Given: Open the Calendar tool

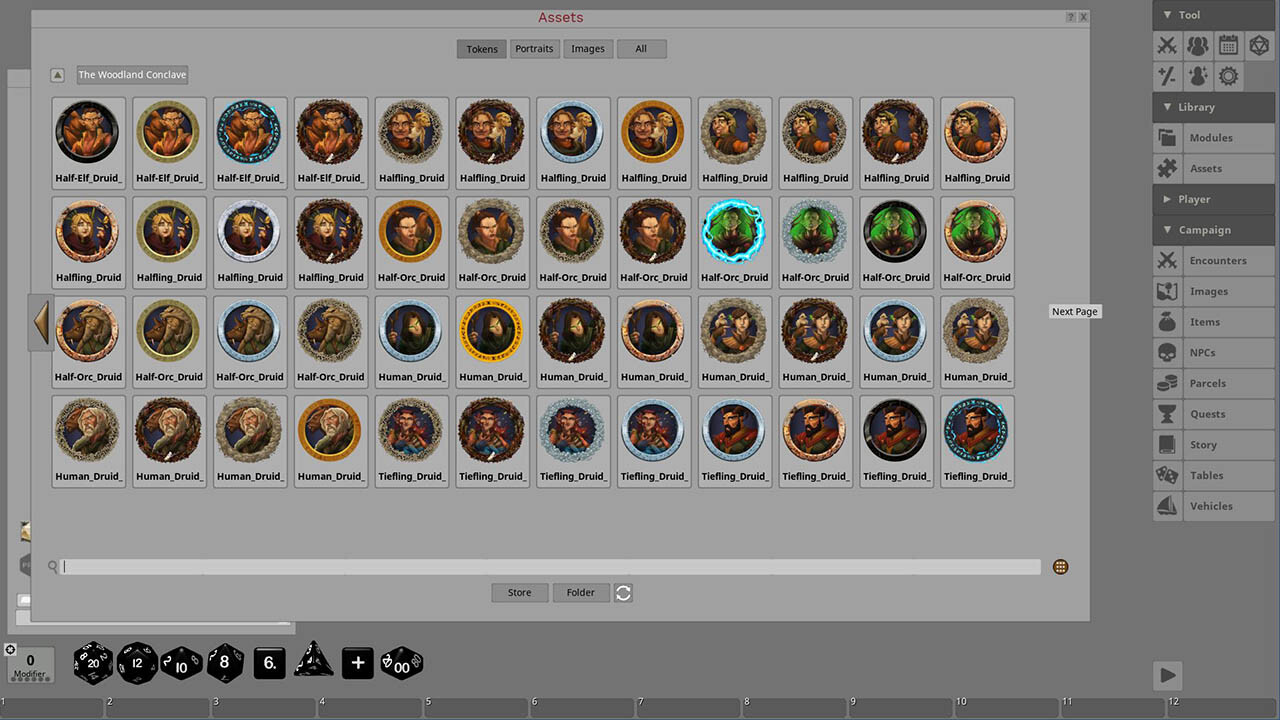Looking at the screenshot, I should (1227, 45).
